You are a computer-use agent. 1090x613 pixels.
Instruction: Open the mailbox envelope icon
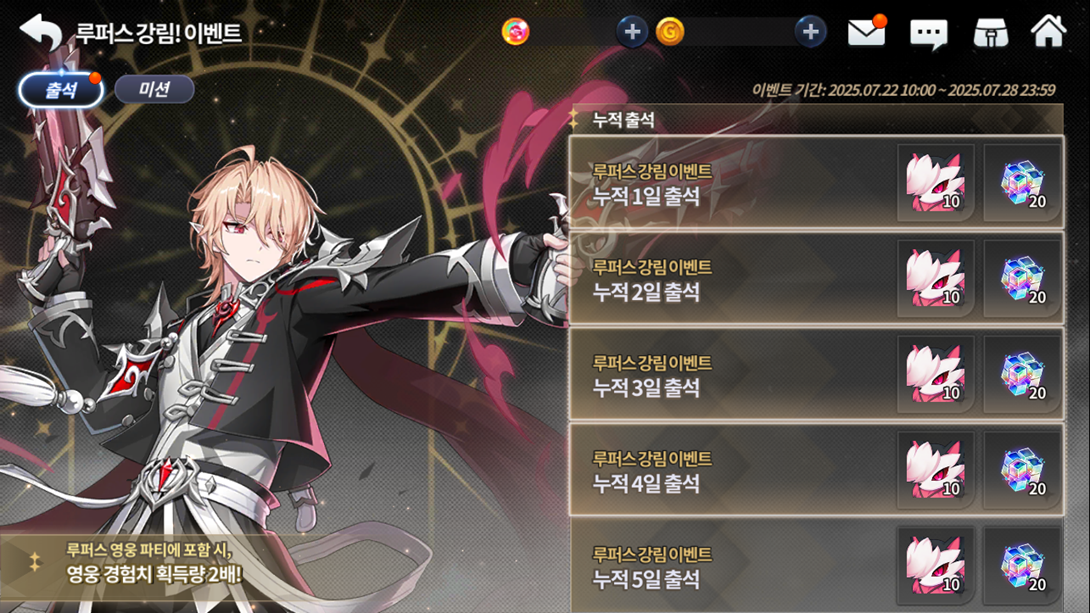(866, 32)
